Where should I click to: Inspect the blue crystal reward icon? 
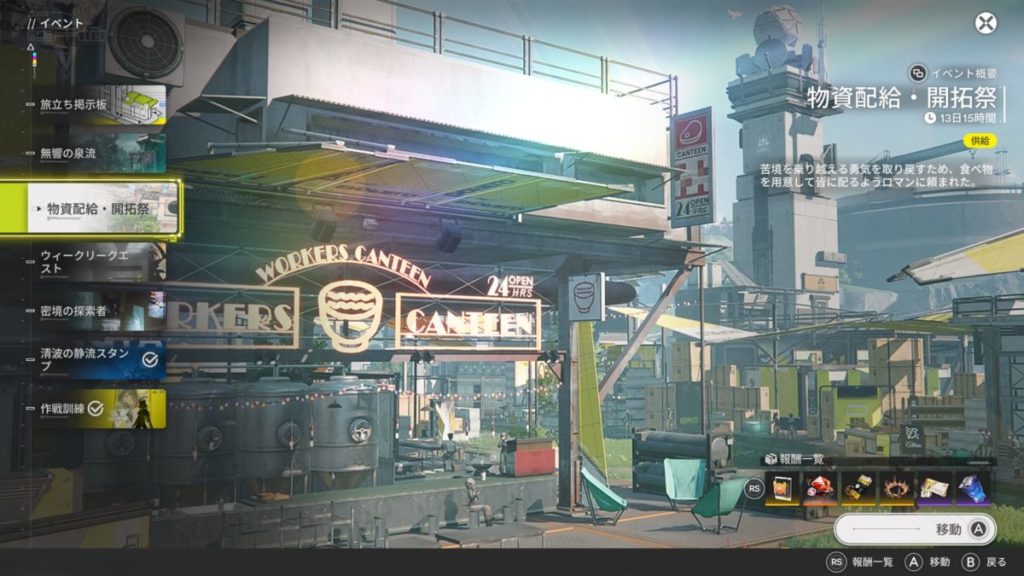972,488
